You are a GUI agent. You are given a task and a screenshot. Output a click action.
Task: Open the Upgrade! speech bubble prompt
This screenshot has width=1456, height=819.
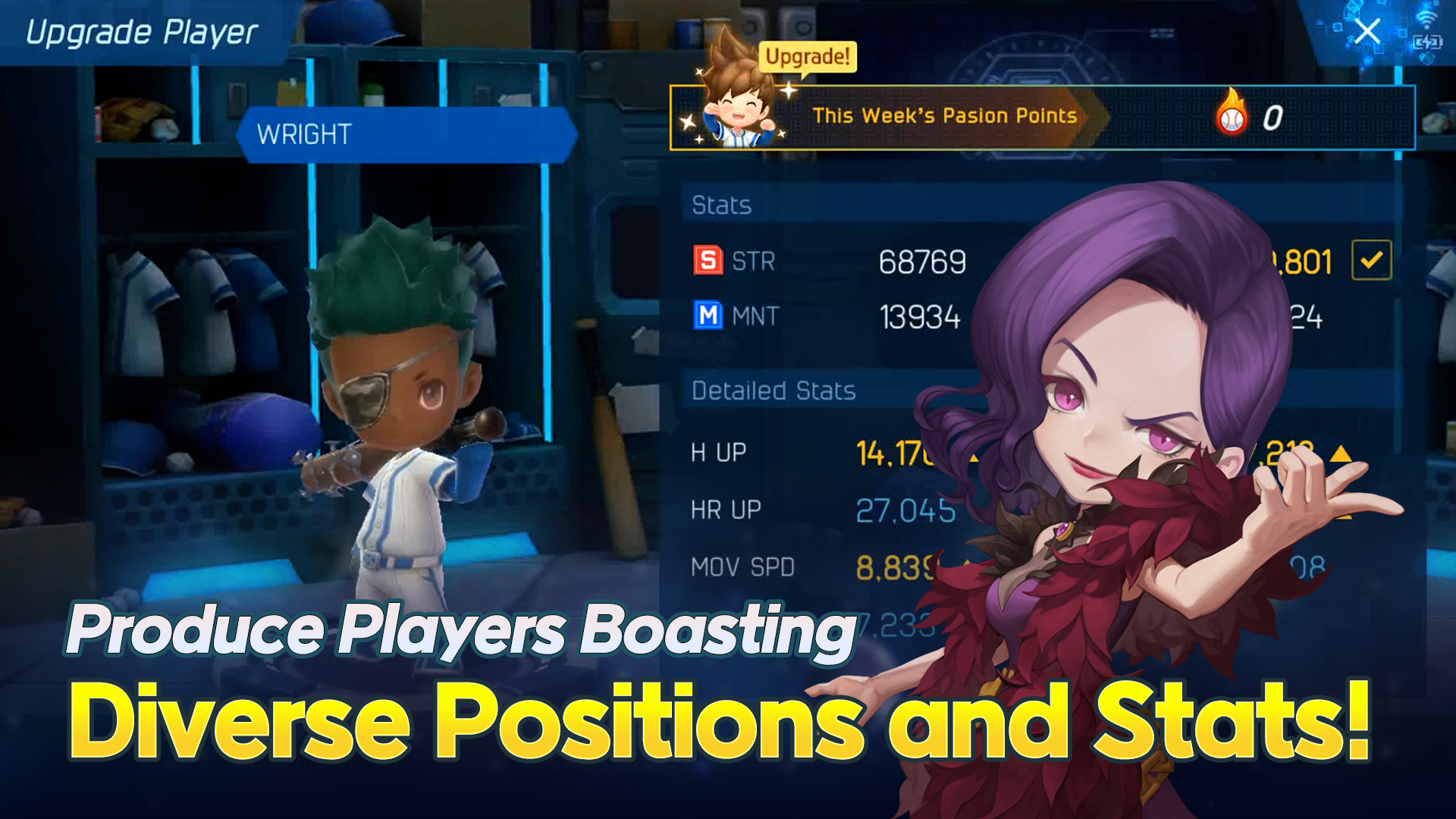(x=806, y=57)
